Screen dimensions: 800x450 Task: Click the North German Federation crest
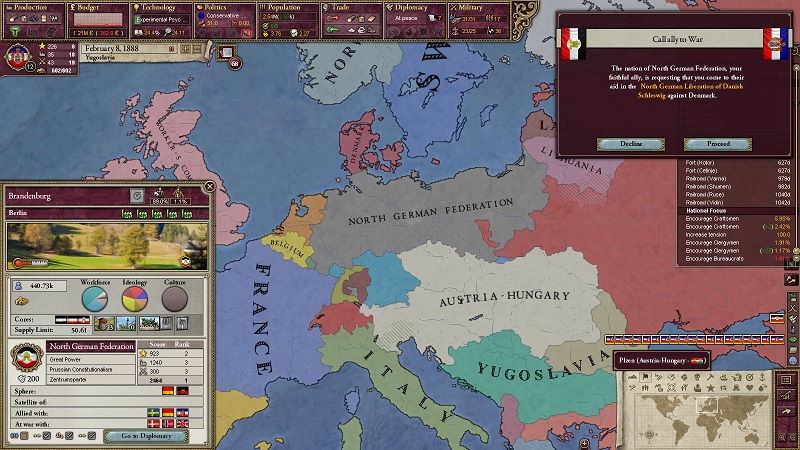tap(24, 357)
